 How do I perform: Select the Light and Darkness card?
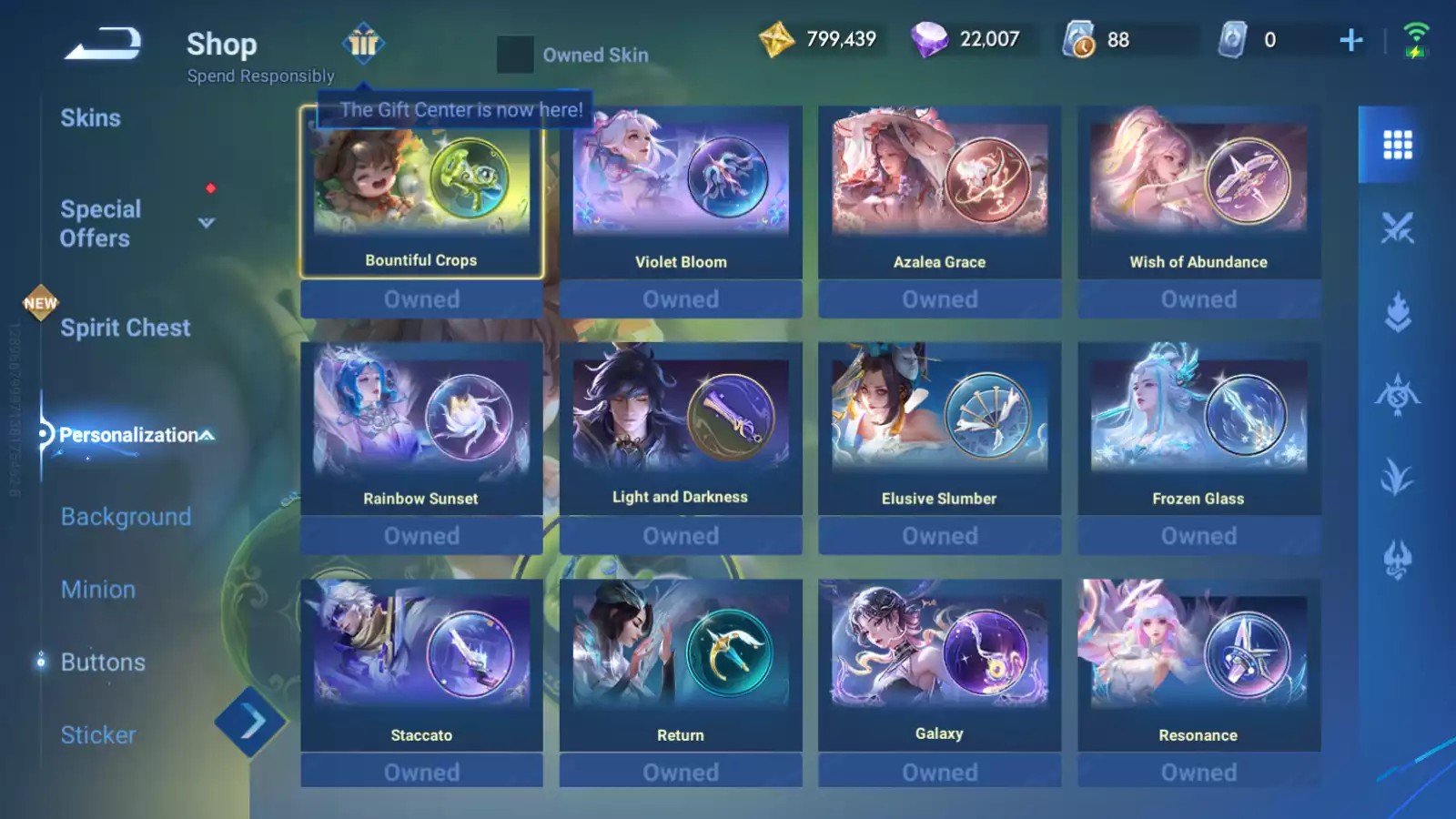pos(681,430)
